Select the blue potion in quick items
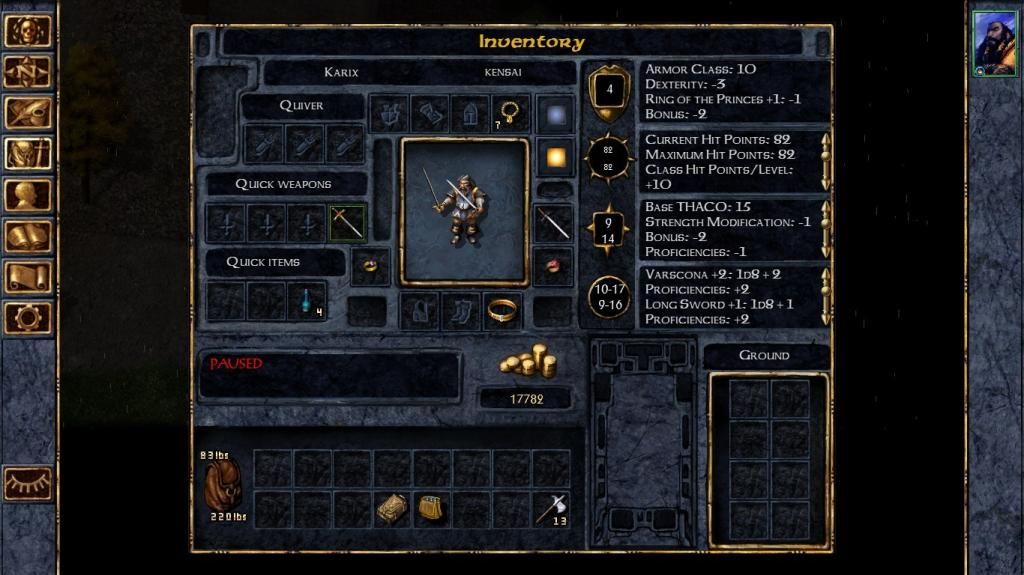This screenshot has height=575, width=1024. 307,300
